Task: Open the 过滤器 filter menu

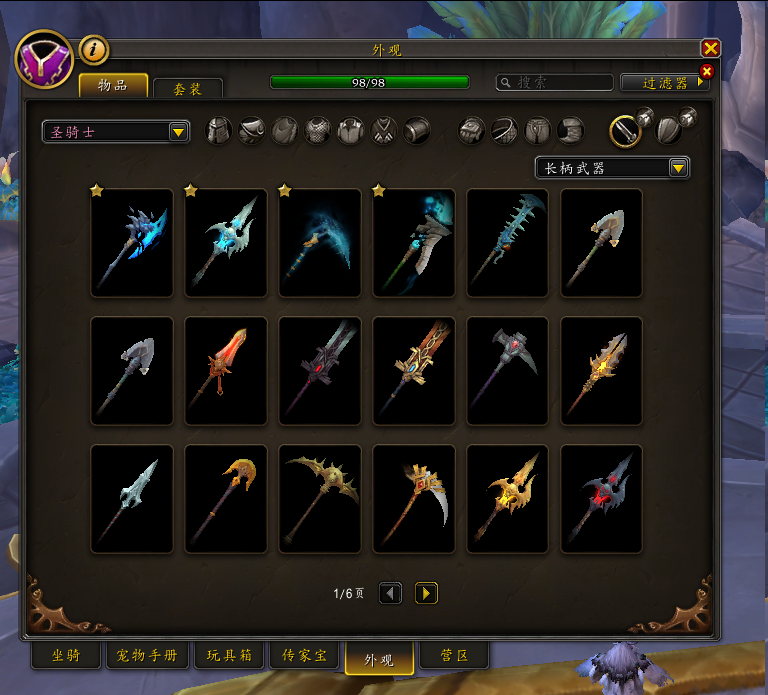Action: pyautogui.click(x=664, y=82)
